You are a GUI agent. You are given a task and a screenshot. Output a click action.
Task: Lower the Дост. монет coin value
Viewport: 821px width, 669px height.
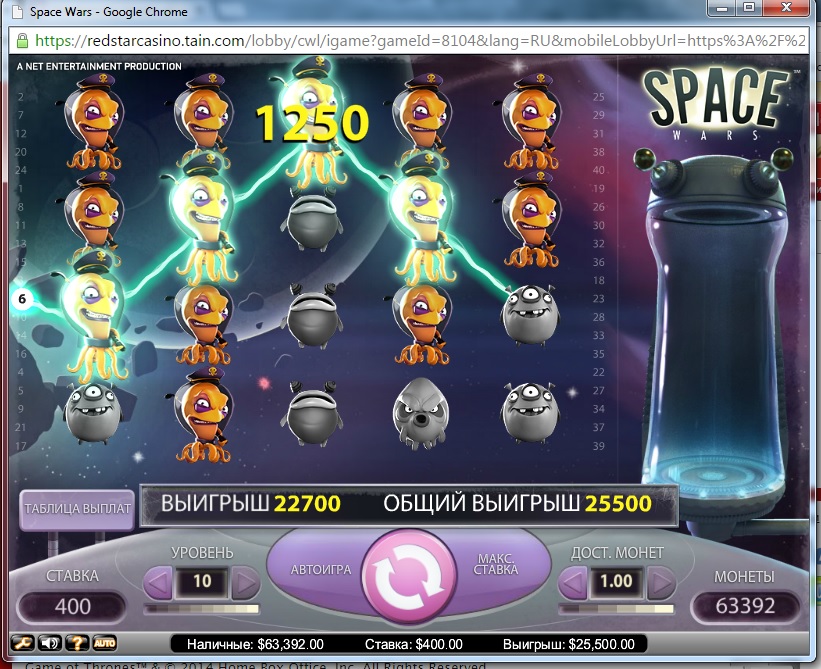click(x=574, y=581)
